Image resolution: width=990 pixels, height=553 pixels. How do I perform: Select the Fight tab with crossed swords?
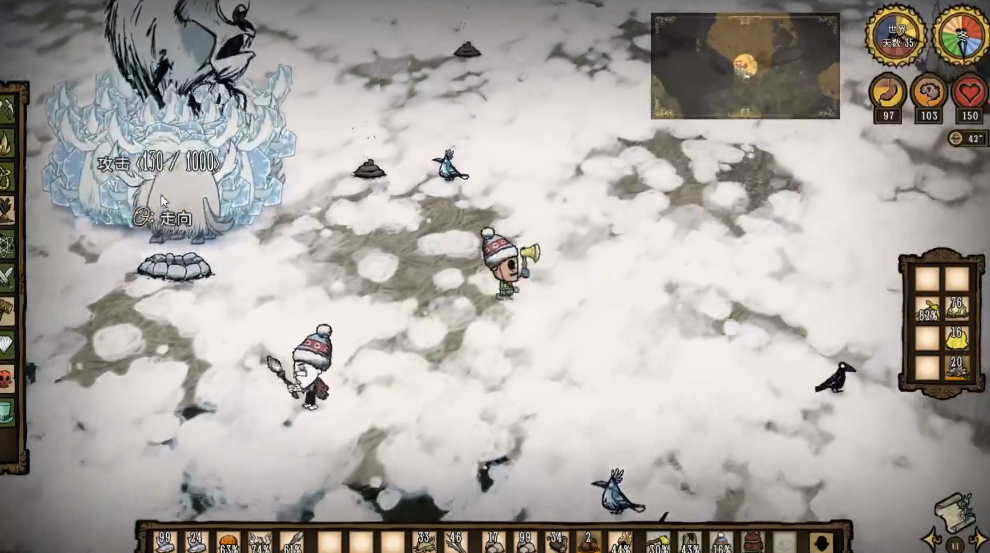pos(7,278)
